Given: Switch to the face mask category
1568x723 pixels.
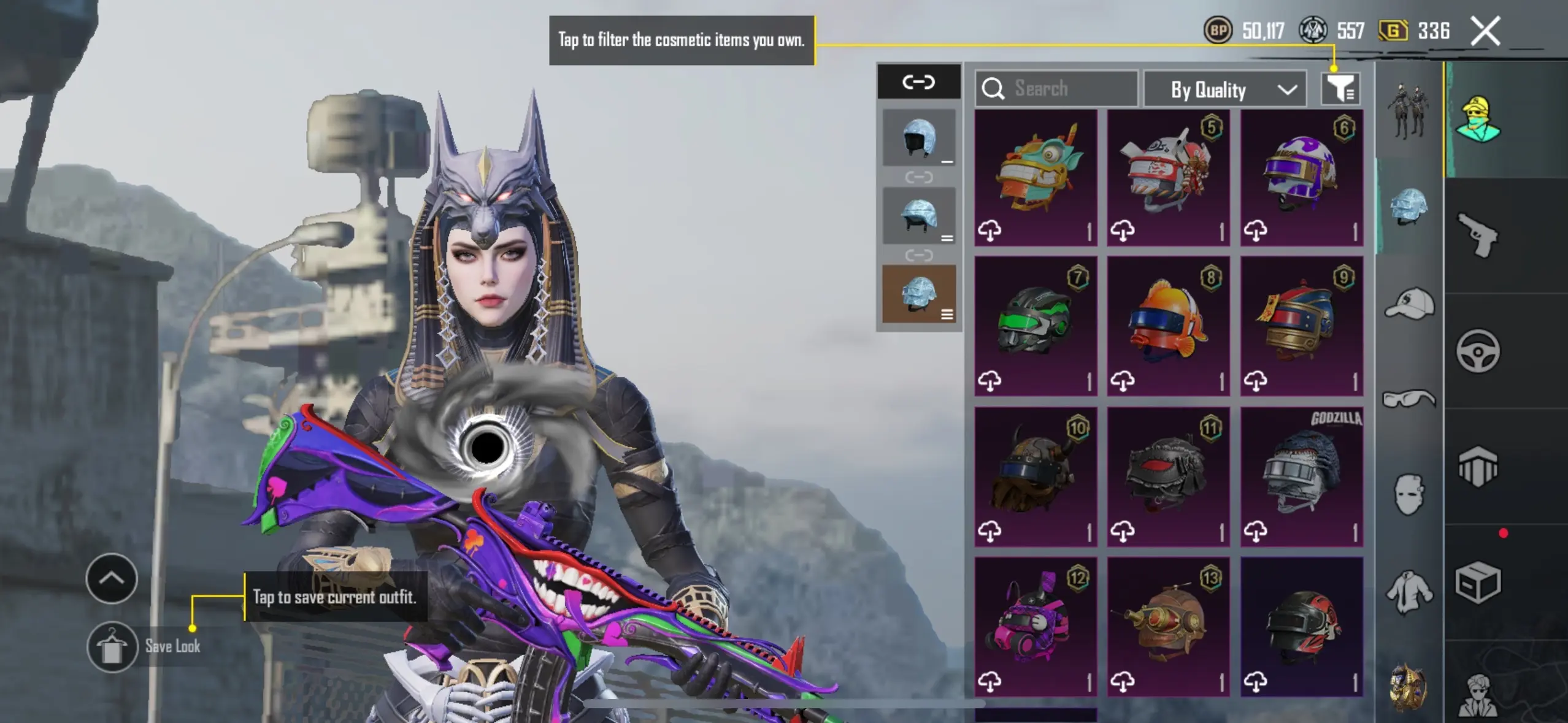Looking at the screenshot, I should (1409, 494).
